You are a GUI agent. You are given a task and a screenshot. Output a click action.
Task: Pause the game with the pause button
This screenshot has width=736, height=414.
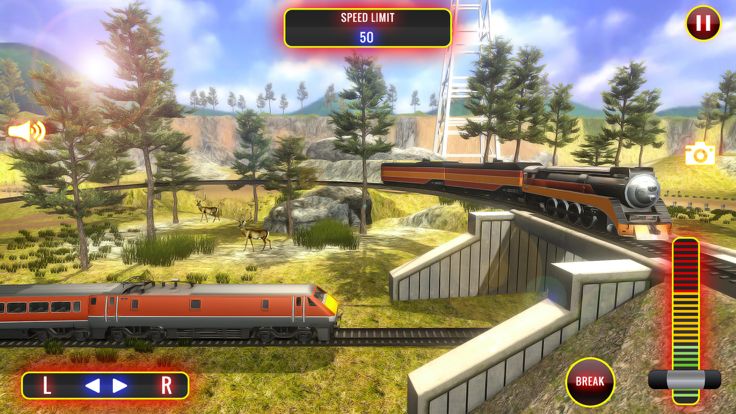(x=702, y=23)
